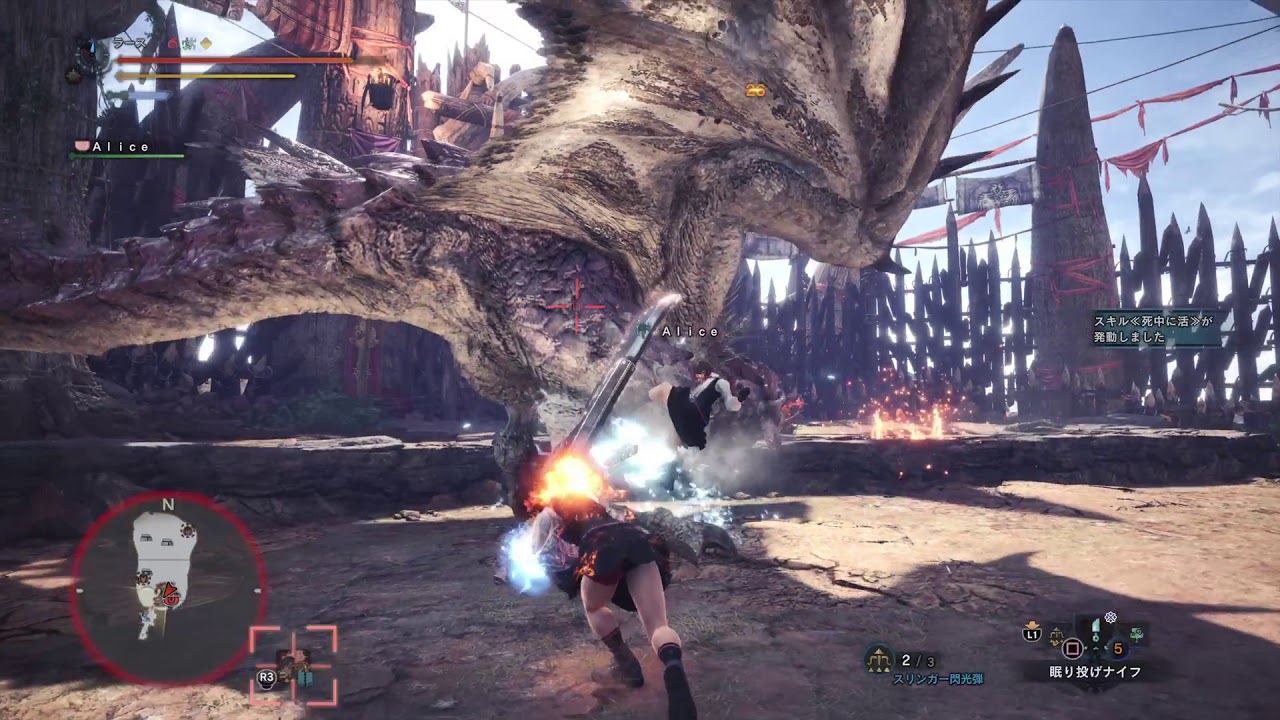The width and height of the screenshot is (1280, 720).
Task: Click Alice's party member entry
Action: [x=120, y=147]
